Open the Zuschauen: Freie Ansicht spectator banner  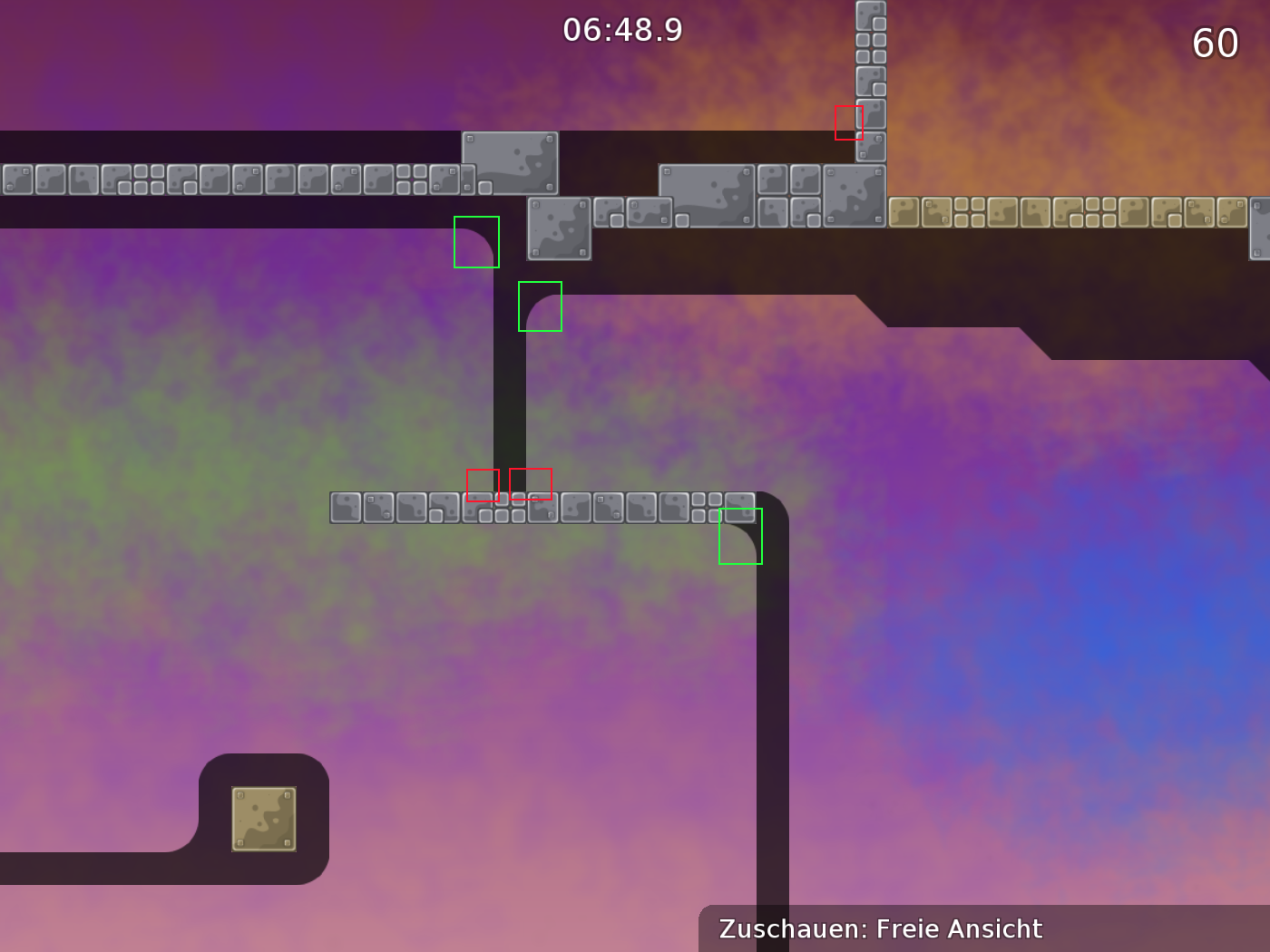[880, 928]
